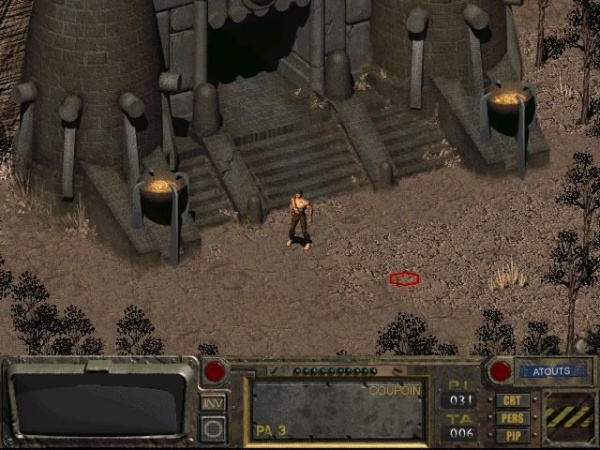Show the world map via CRT button

512,401
